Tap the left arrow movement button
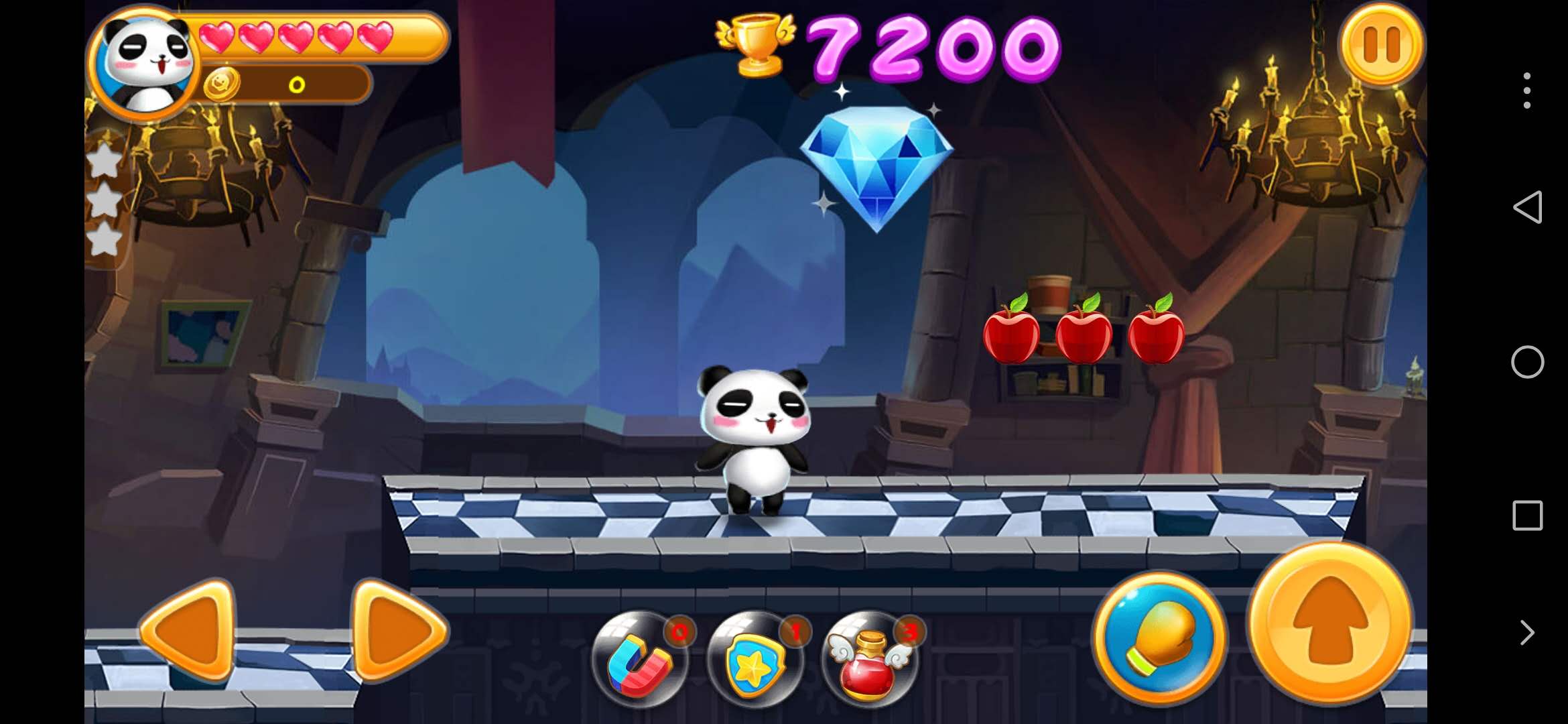Image resolution: width=1568 pixels, height=724 pixels. [188, 630]
